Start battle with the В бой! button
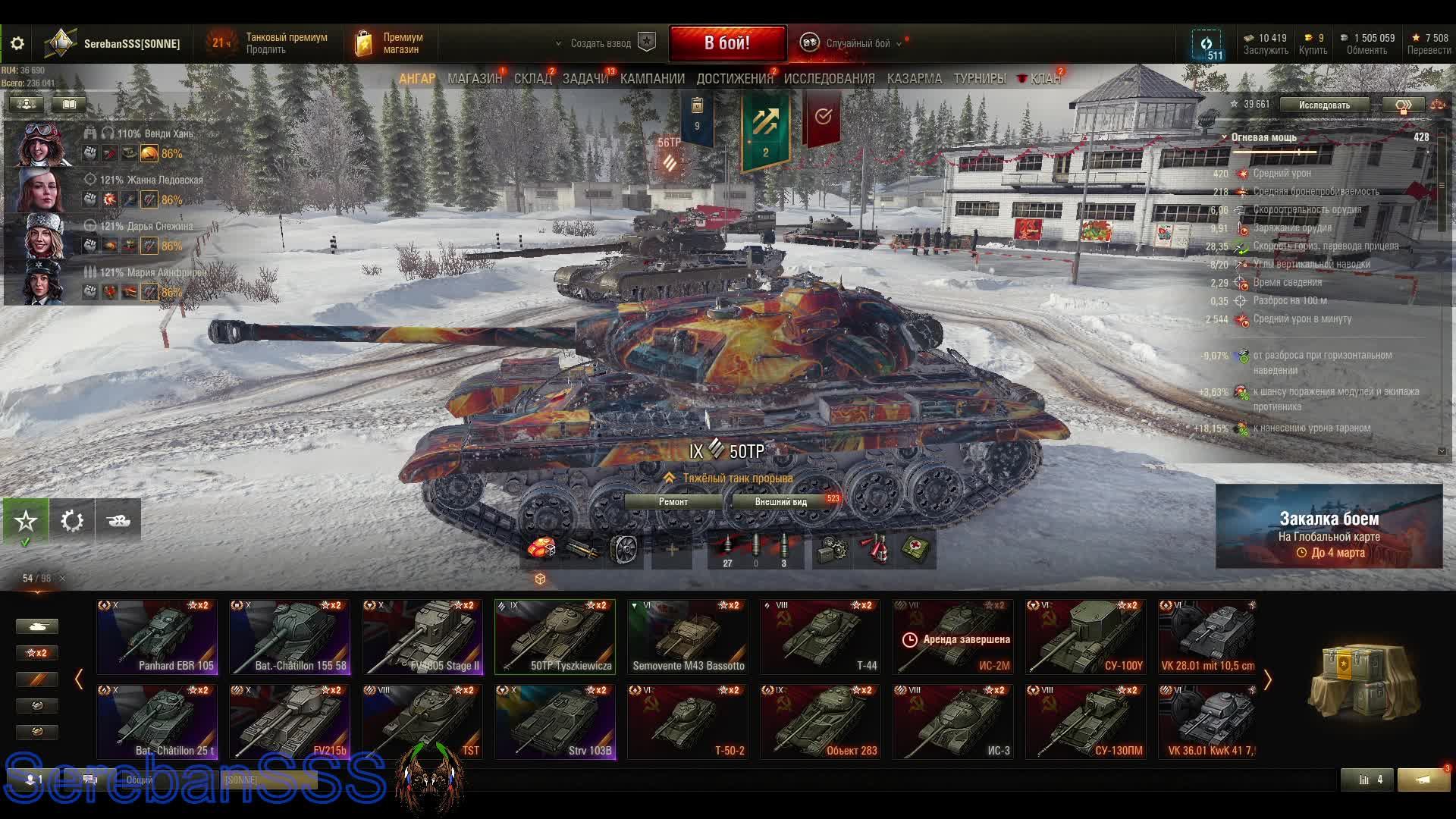 click(x=726, y=43)
